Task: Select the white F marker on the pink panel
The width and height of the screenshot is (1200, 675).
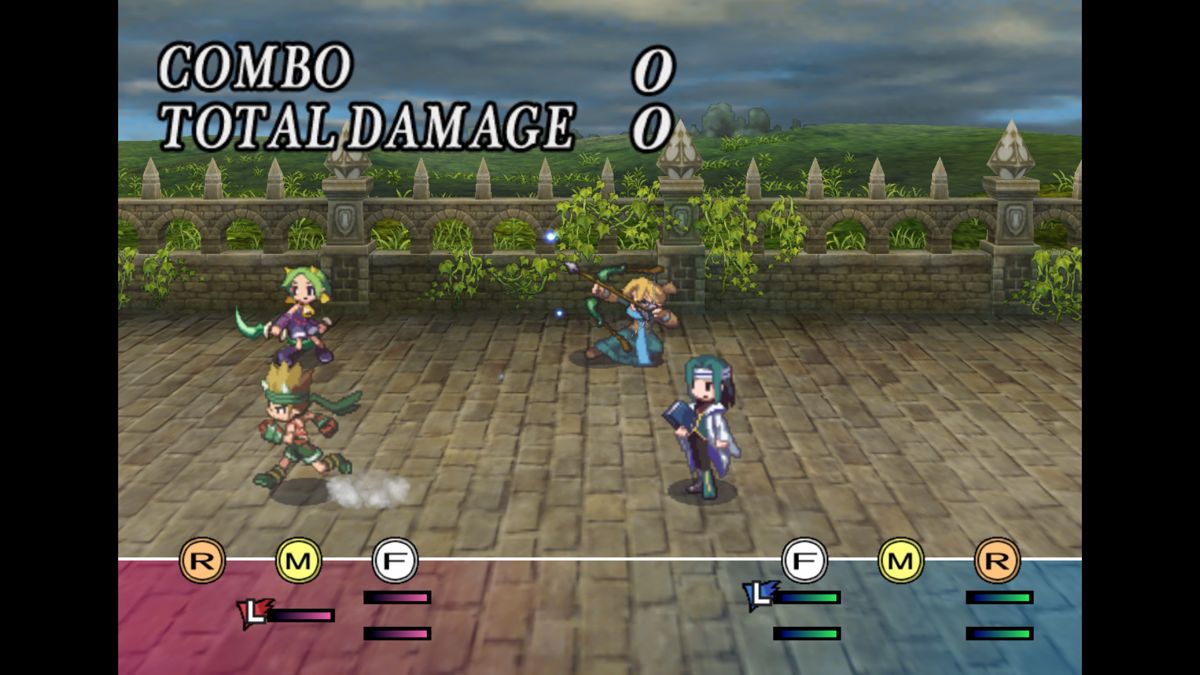Action: (395, 560)
